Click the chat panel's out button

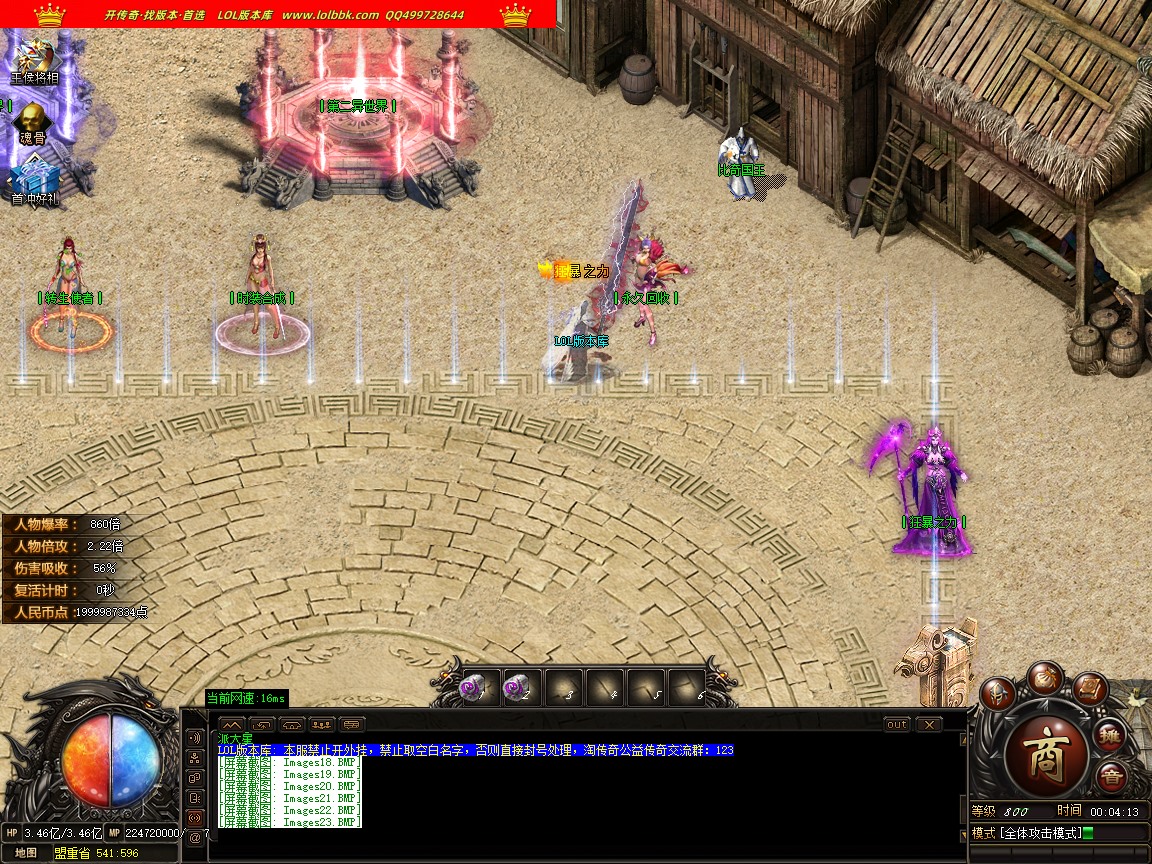point(897,724)
